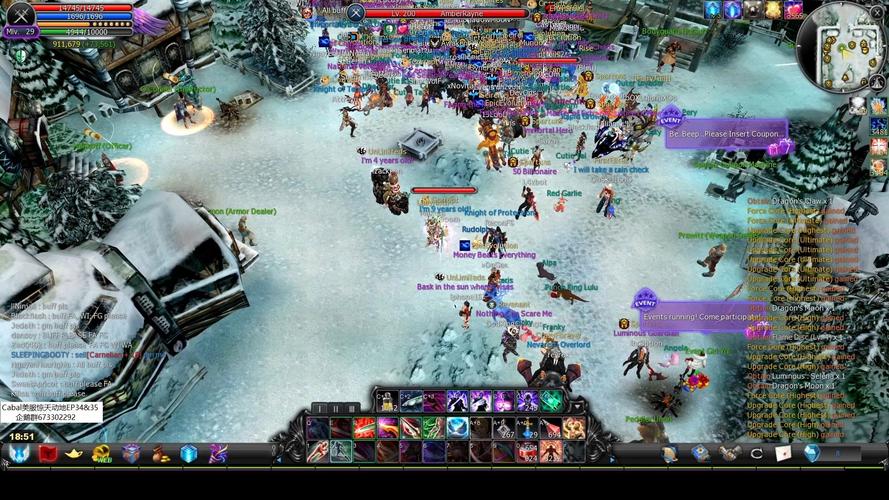
Task: Click the gold pouch icon in bottom menu
Action: tap(160, 454)
